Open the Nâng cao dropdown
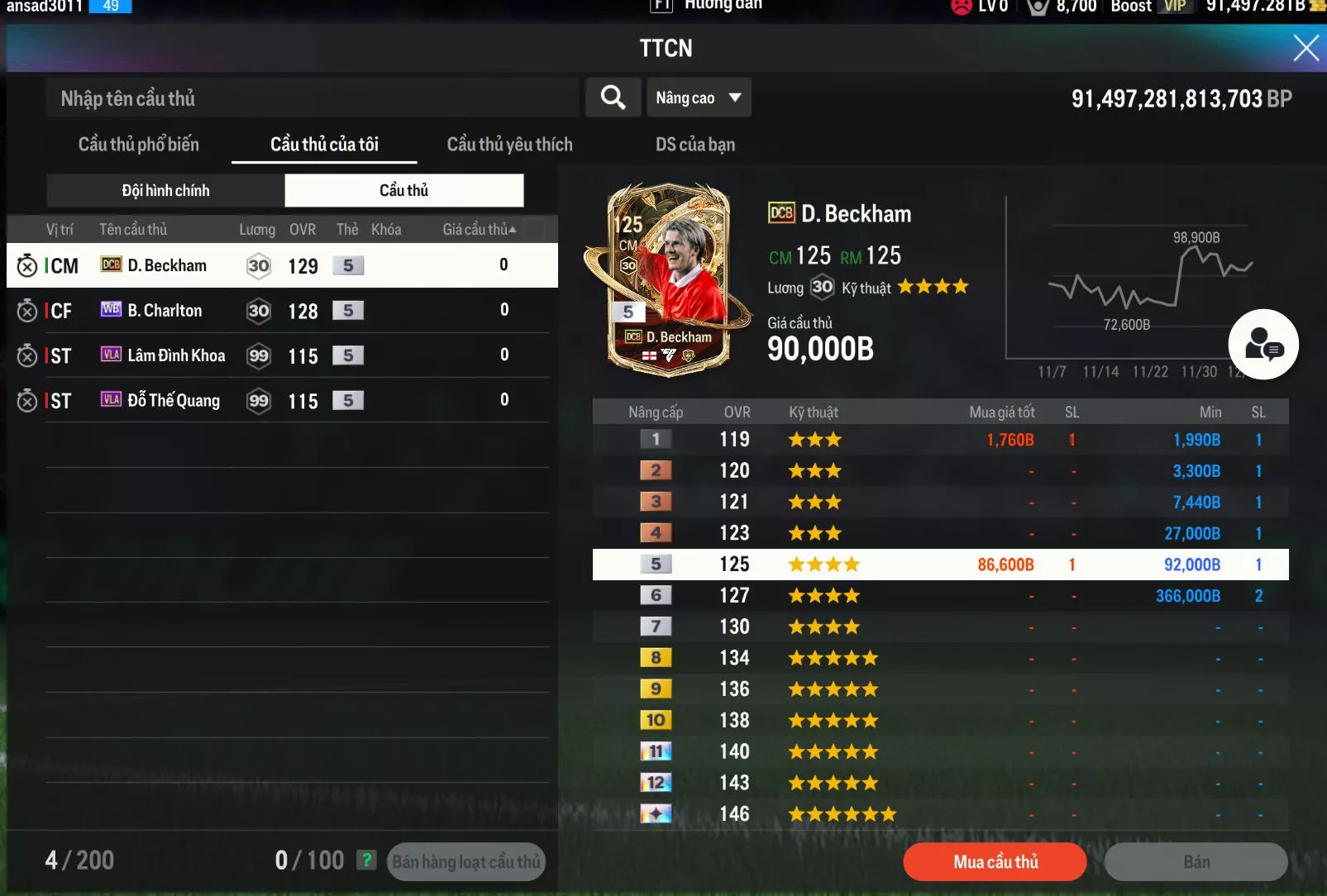1327x896 pixels. (699, 98)
